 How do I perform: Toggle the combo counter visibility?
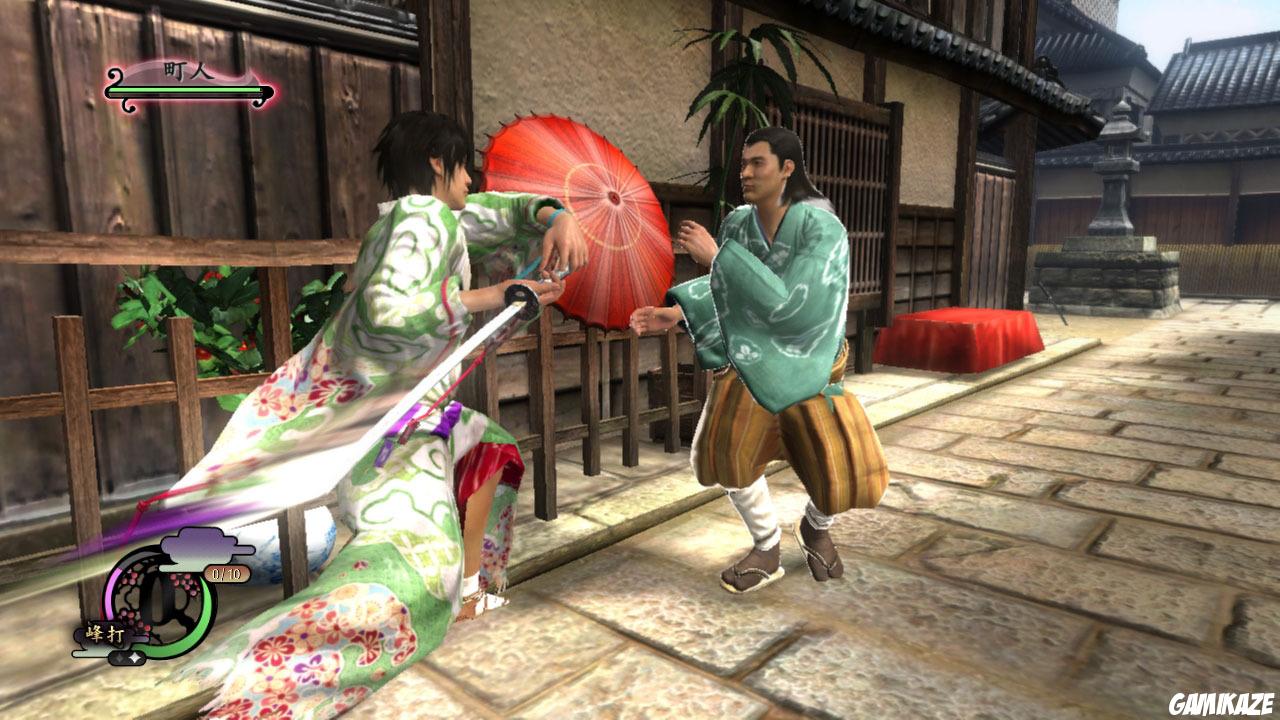pos(227,572)
